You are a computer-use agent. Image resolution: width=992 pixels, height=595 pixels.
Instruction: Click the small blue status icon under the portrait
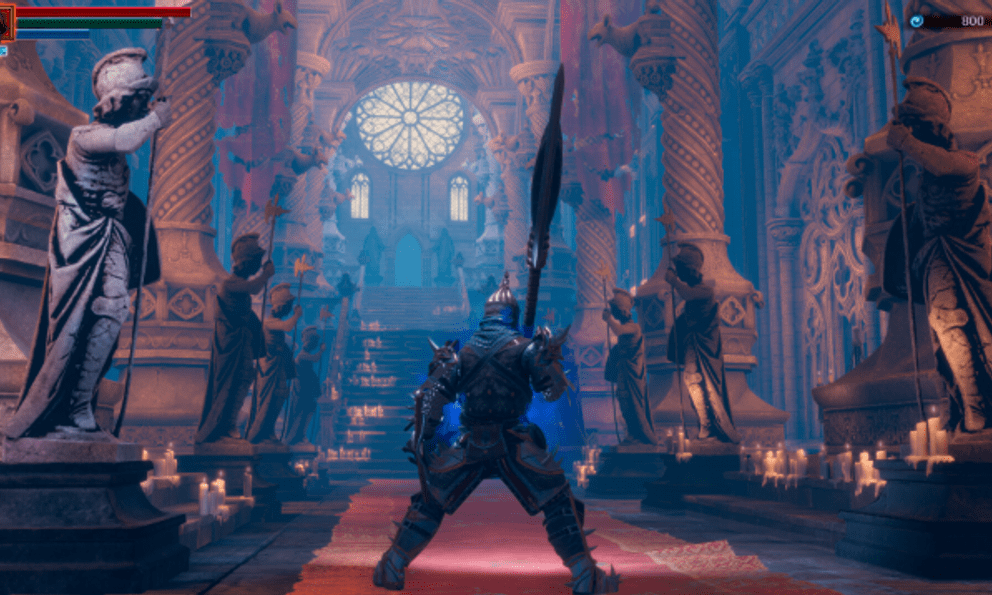tap(3, 50)
